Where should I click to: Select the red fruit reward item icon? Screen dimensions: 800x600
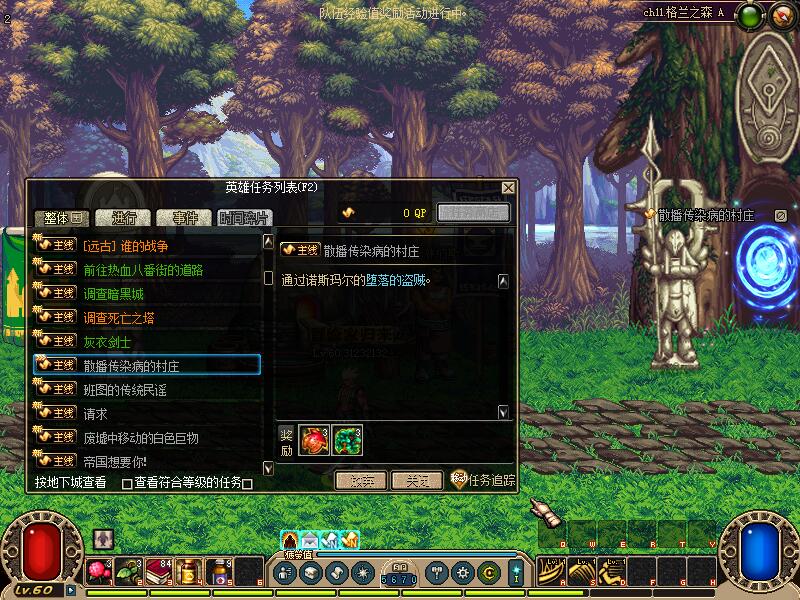pyautogui.click(x=313, y=439)
